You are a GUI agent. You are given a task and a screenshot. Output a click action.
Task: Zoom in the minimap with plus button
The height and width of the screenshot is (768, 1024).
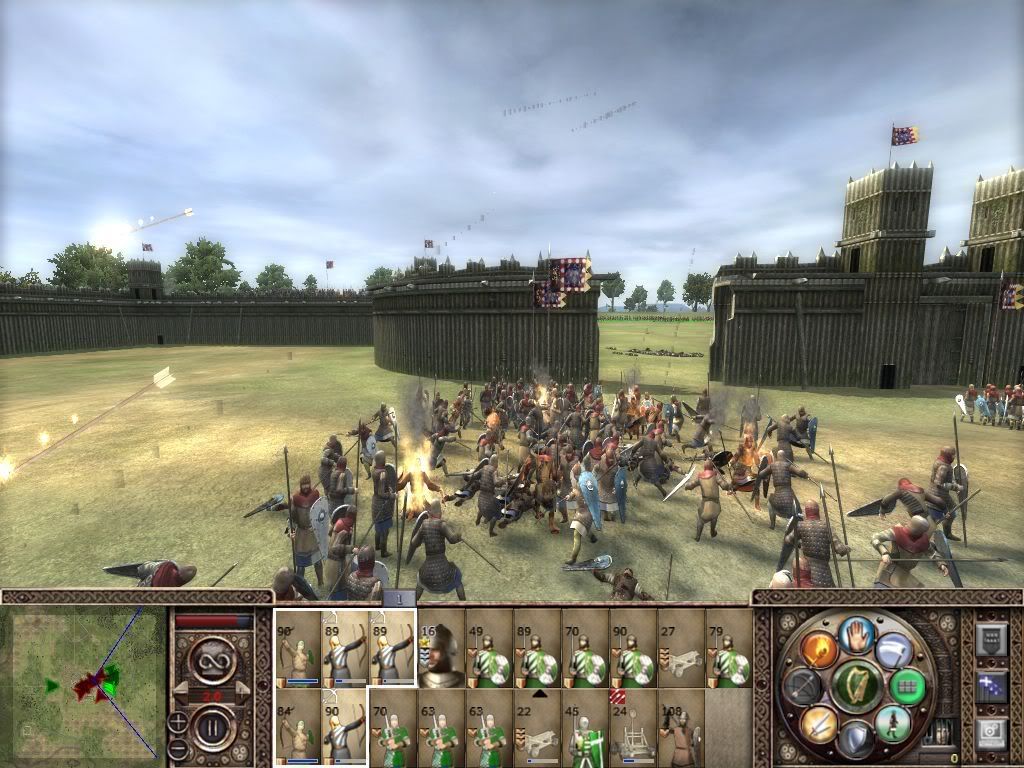176,719
